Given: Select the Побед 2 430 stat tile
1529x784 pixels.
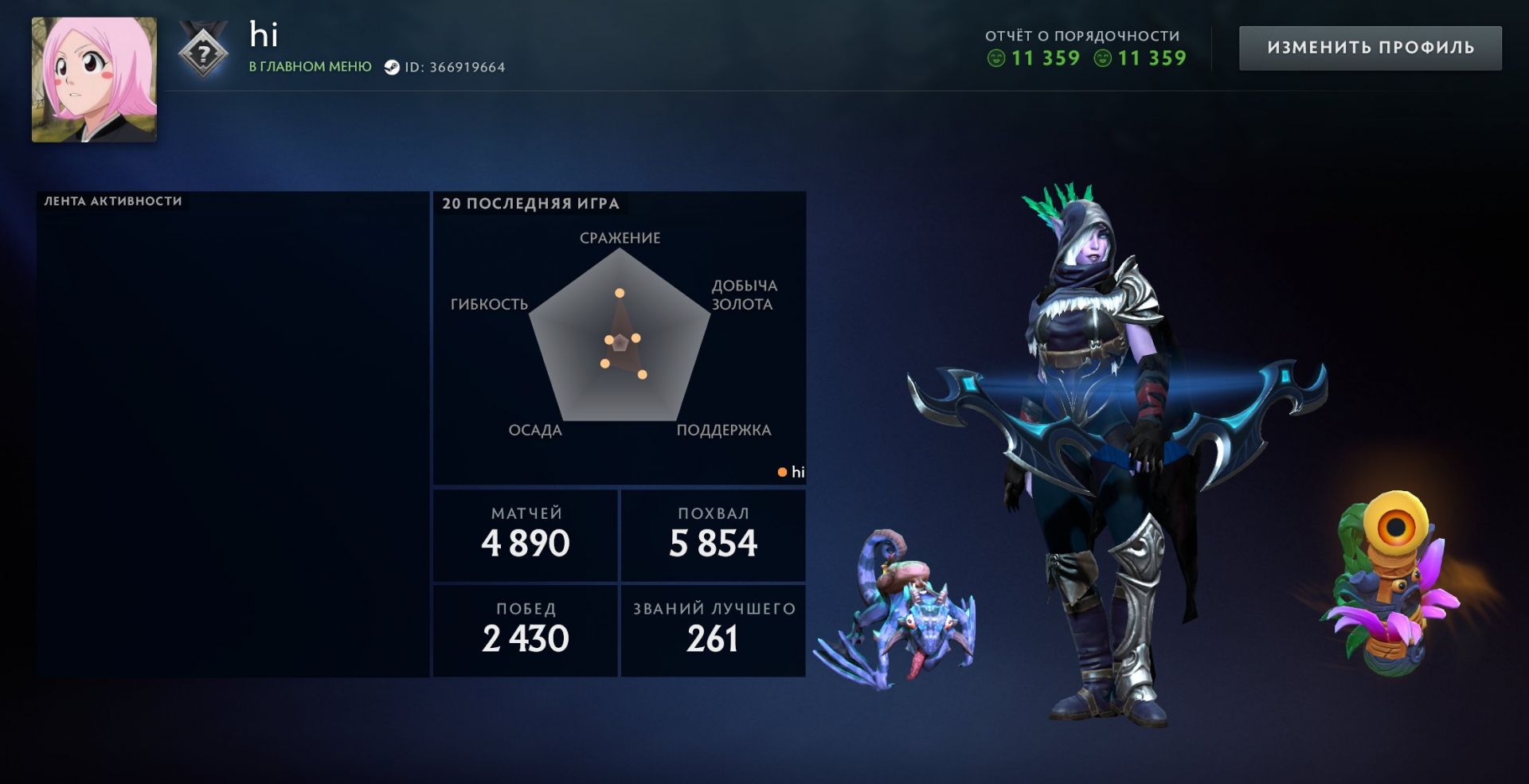Looking at the screenshot, I should click(526, 630).
